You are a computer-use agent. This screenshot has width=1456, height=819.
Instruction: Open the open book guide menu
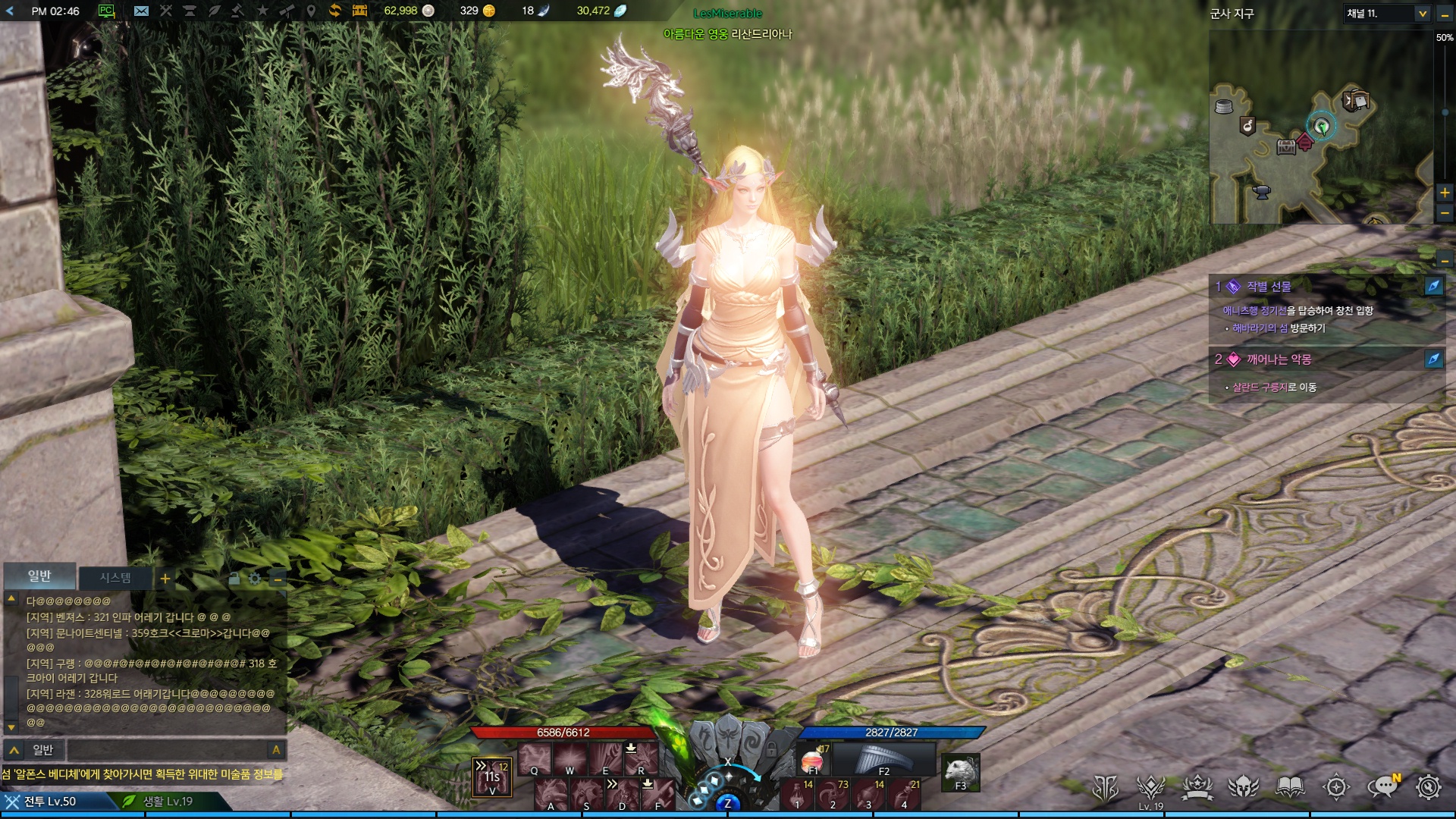point(1290,788)
